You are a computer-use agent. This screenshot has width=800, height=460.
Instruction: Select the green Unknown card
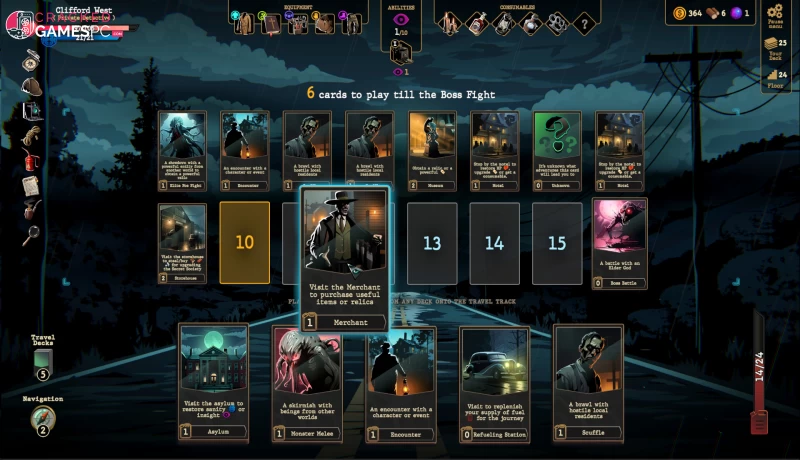pyautogui.click(x=557, y=150)
